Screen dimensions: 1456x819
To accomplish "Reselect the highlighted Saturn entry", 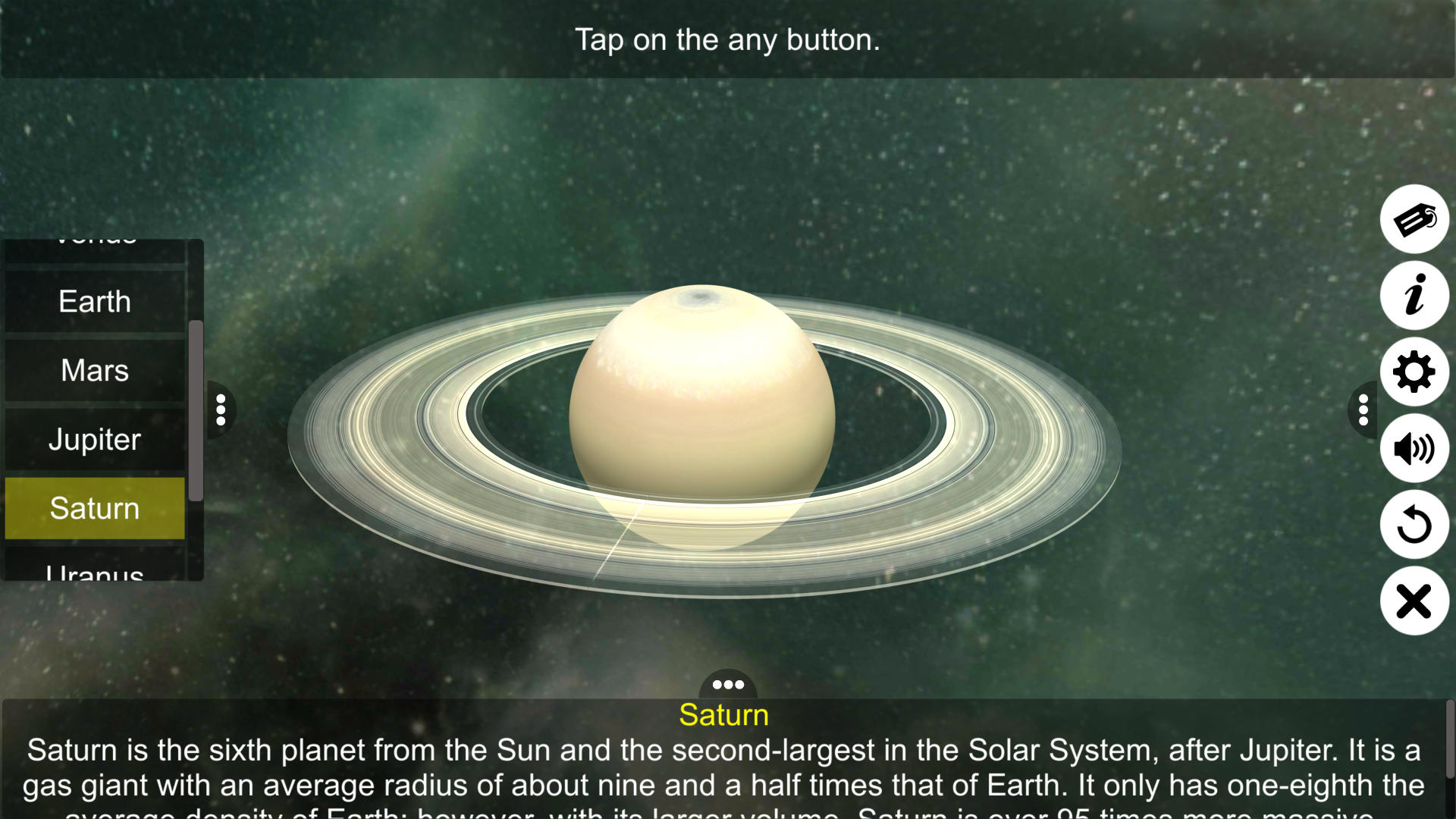I will (x=94, y=508).
